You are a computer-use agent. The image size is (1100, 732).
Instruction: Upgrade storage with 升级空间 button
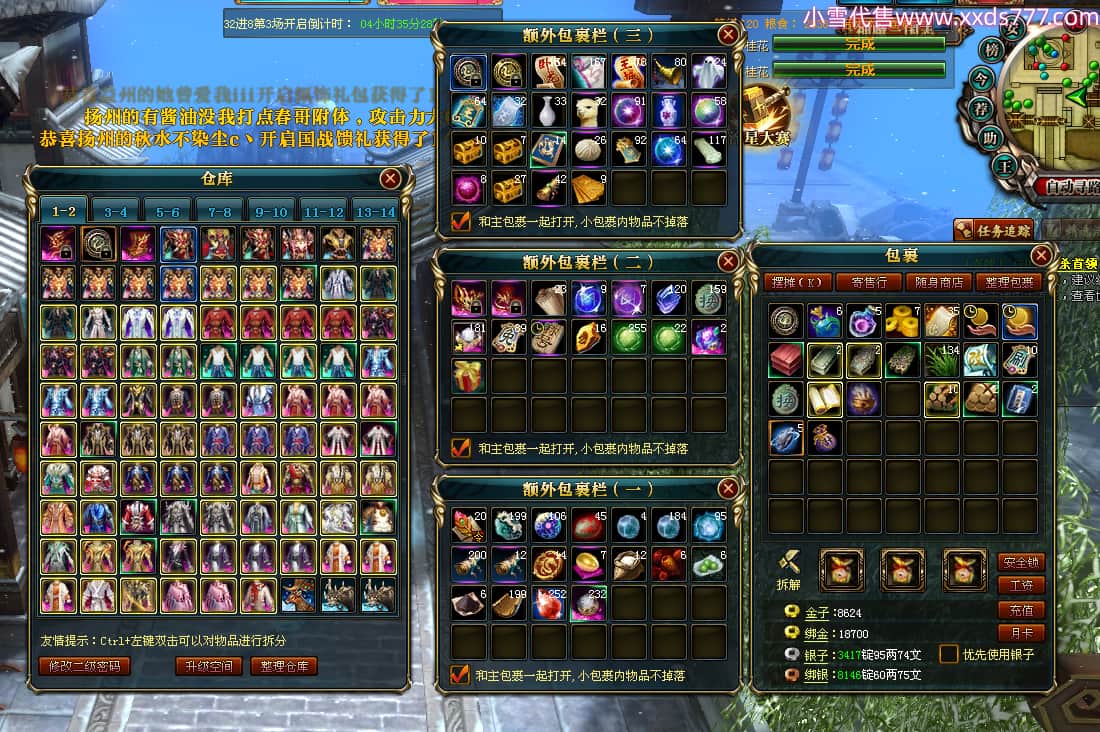(x=208, y=666)
